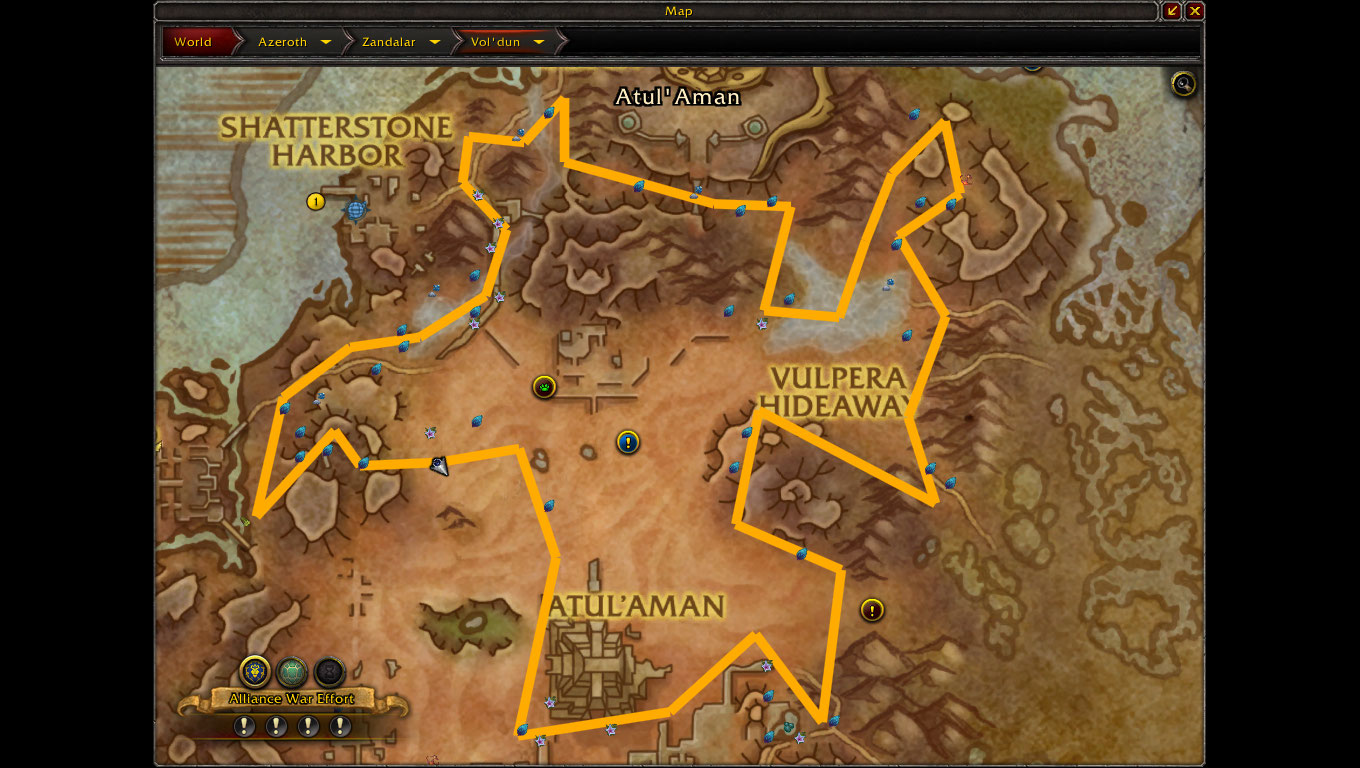The height and width of the screenshot is (768, 1360).
Task: Minimize the map with the arrow button
Action: 1173,11
